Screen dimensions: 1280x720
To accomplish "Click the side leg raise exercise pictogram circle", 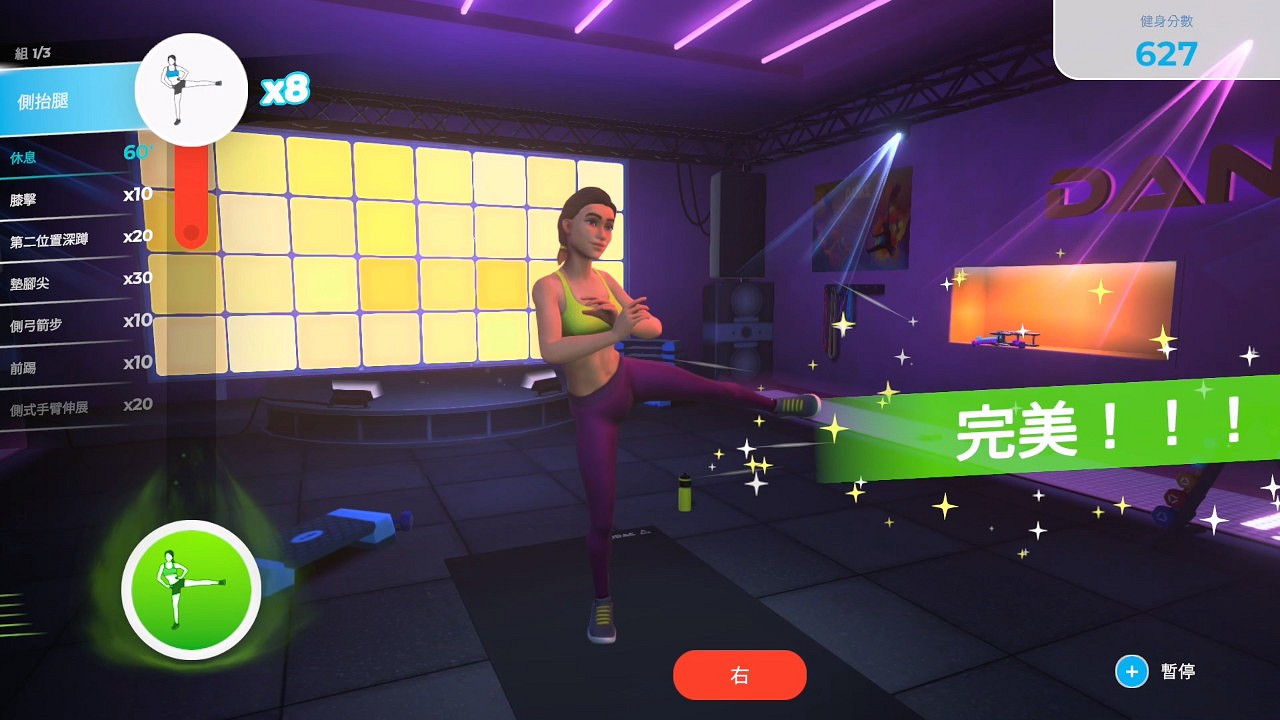I will 191,89.
